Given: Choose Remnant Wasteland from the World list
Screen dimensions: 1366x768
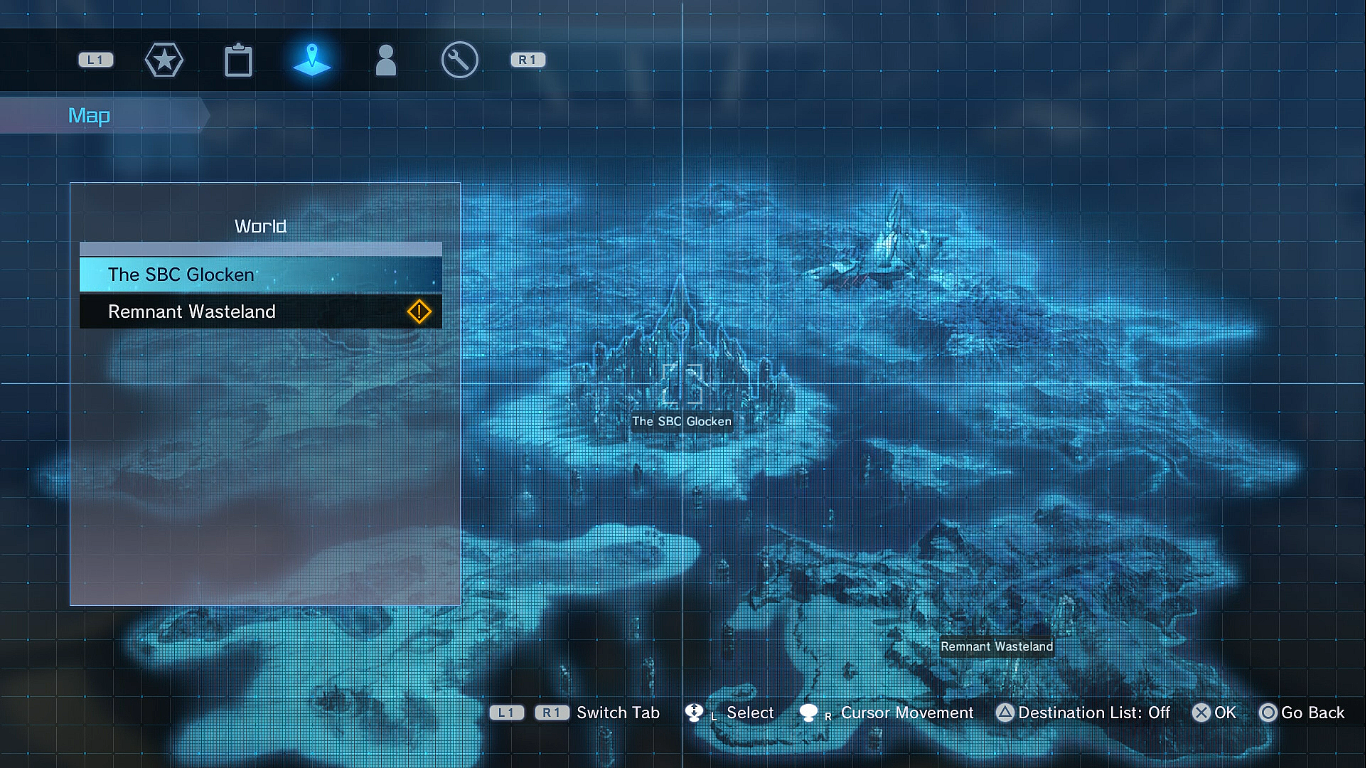Looking at the screenshot, I should (x=260, y=312).
